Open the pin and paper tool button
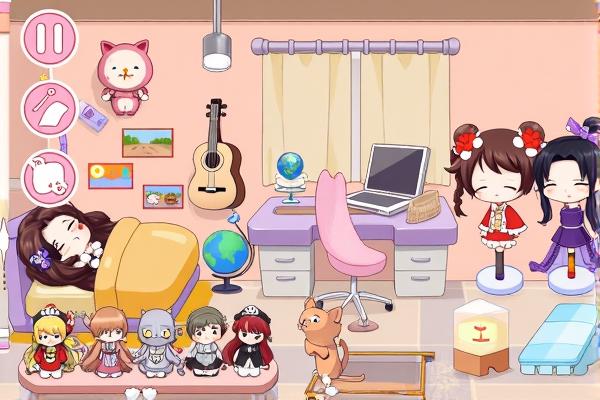The height and width of the screenshot is (400, 600). coord(49,107)
